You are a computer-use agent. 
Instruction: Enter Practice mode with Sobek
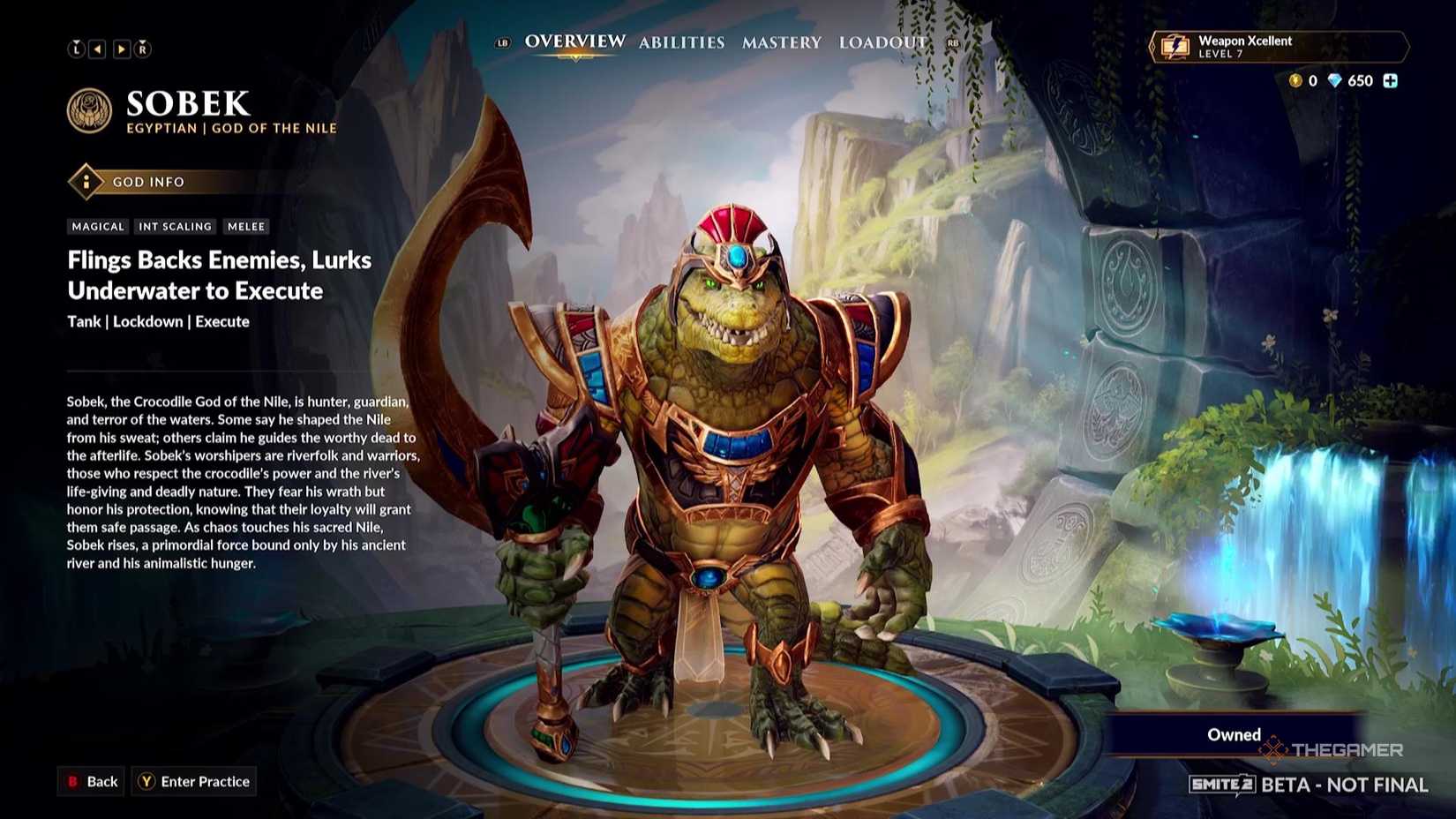[194, 781]
